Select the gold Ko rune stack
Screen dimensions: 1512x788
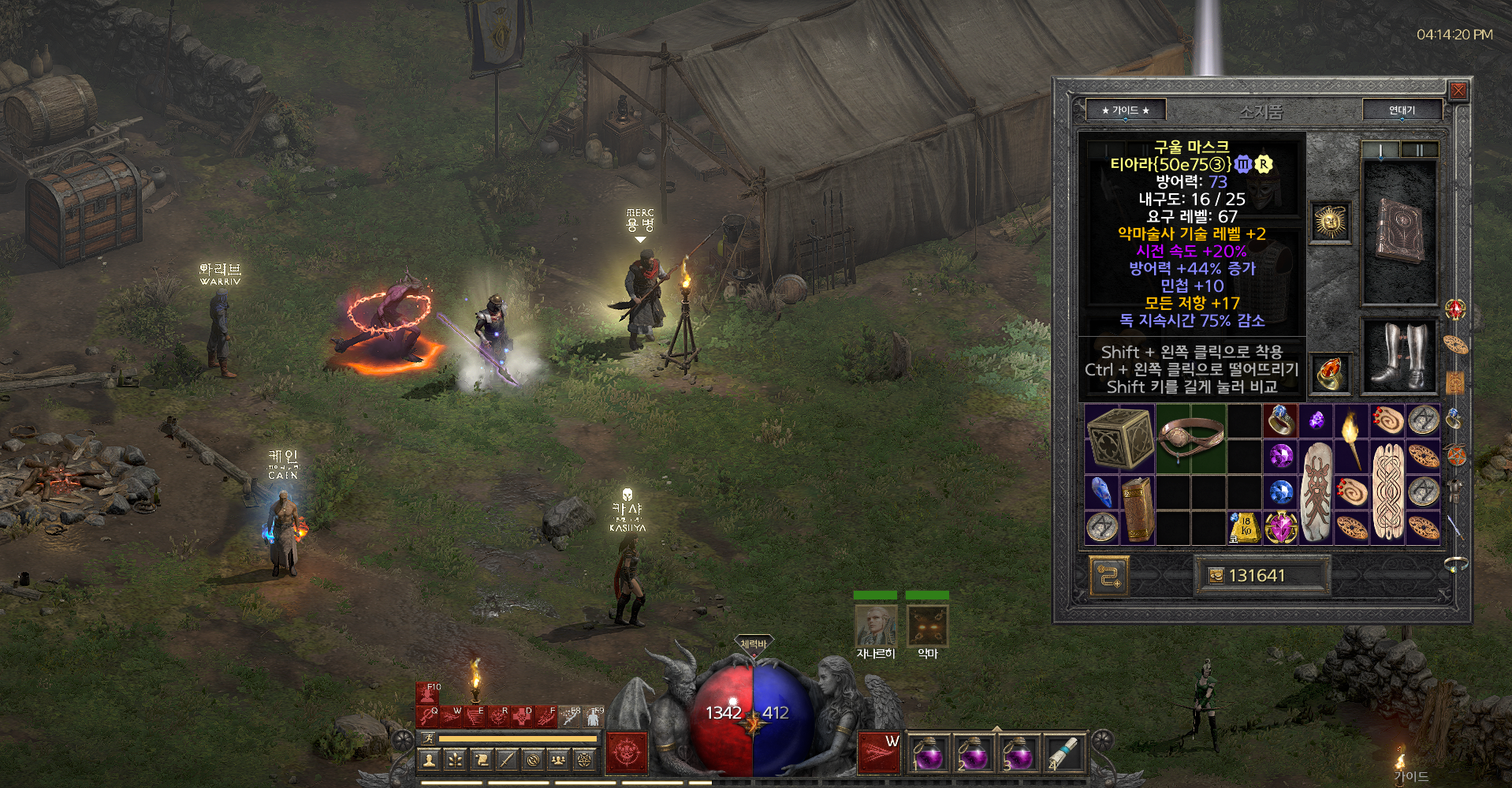[x=1245, y=528]
